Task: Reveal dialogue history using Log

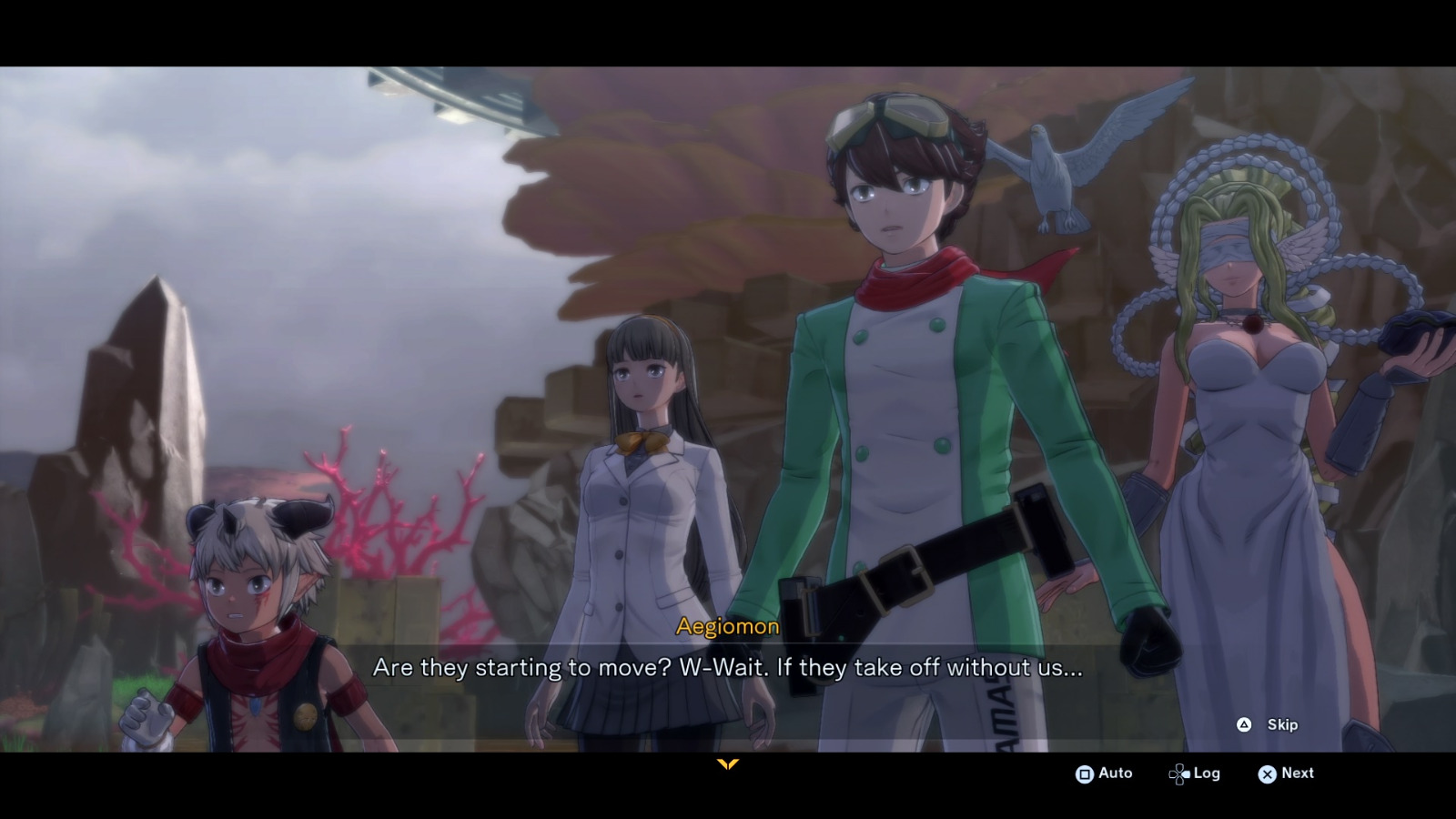Action: (x=1206, y=773)
